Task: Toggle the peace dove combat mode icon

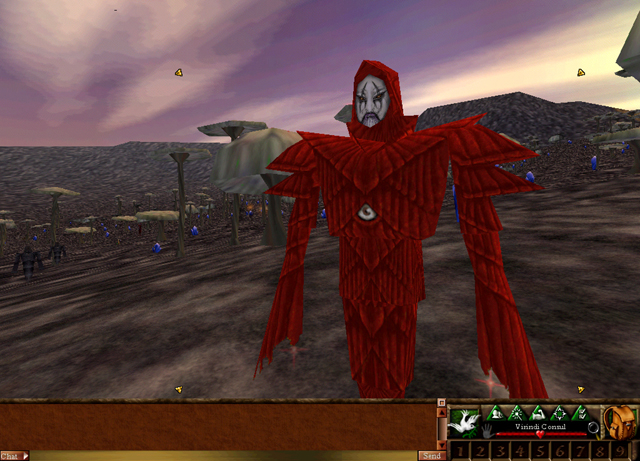Action: coord(464,421)
